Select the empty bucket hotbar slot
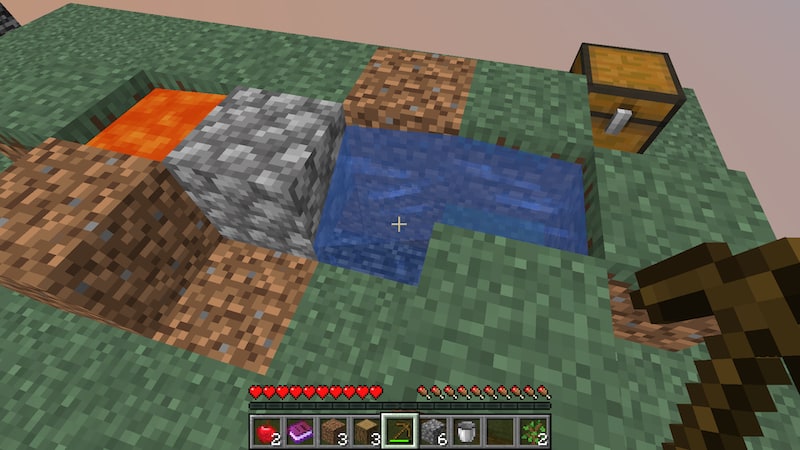Screen dimensions: 800x450 (467, 431)
